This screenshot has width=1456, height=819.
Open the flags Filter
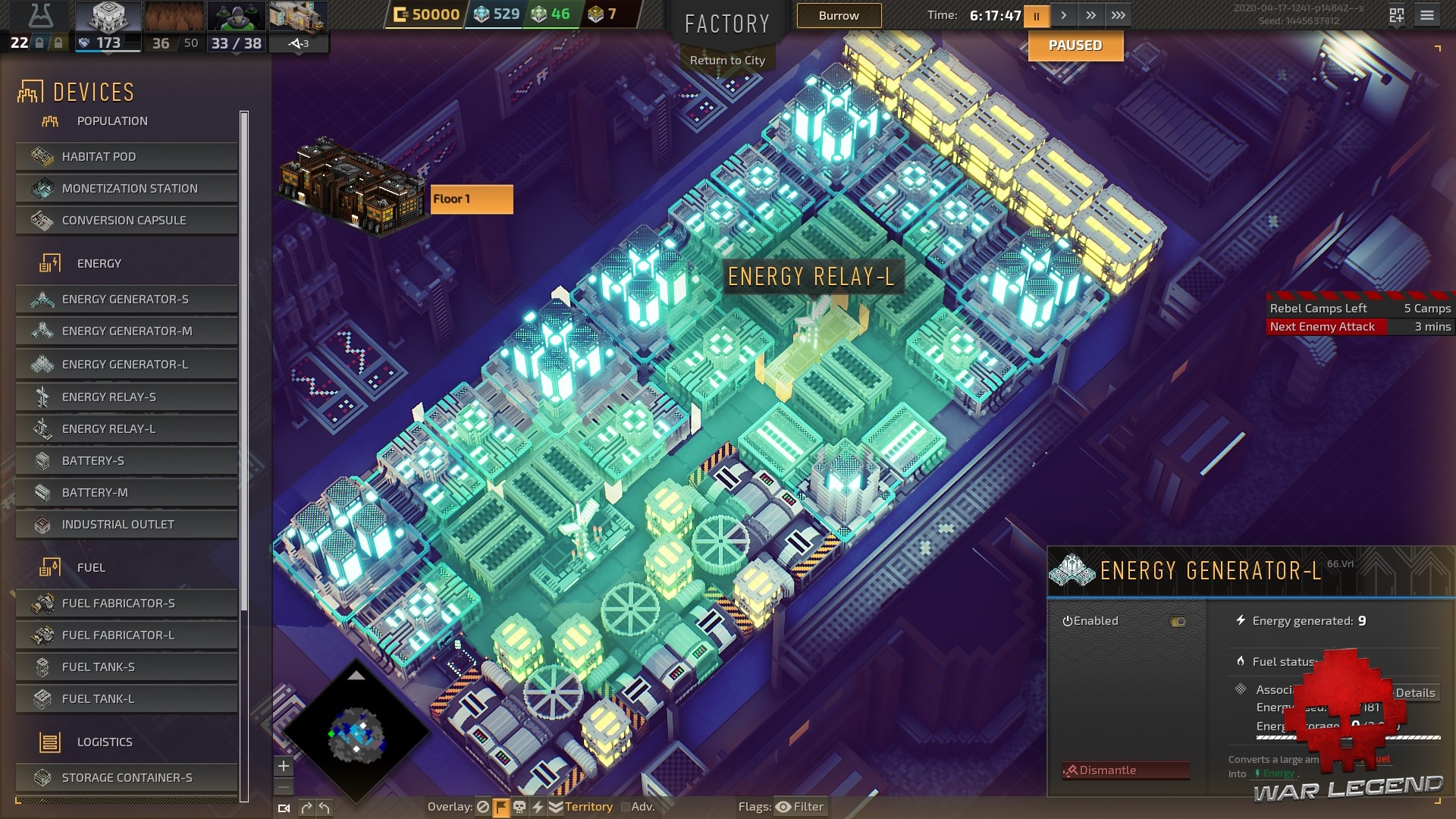[800, 807]
